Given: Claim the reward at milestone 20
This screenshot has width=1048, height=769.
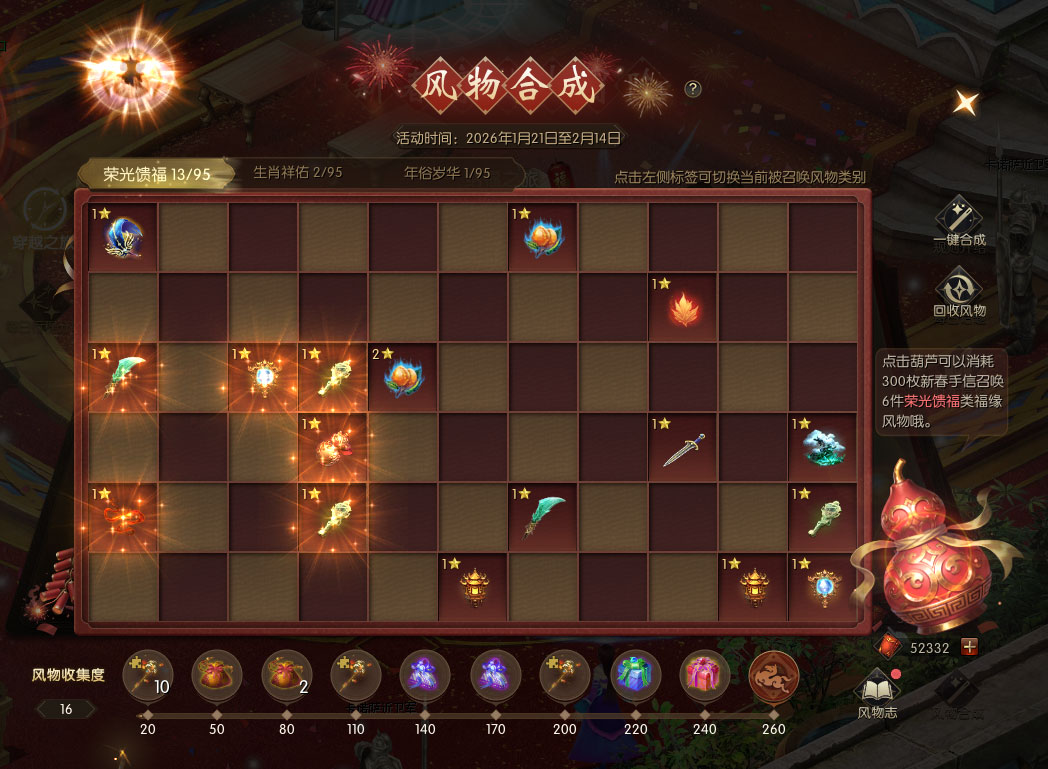Looking at the screenshot, I should tap(147, 675).
